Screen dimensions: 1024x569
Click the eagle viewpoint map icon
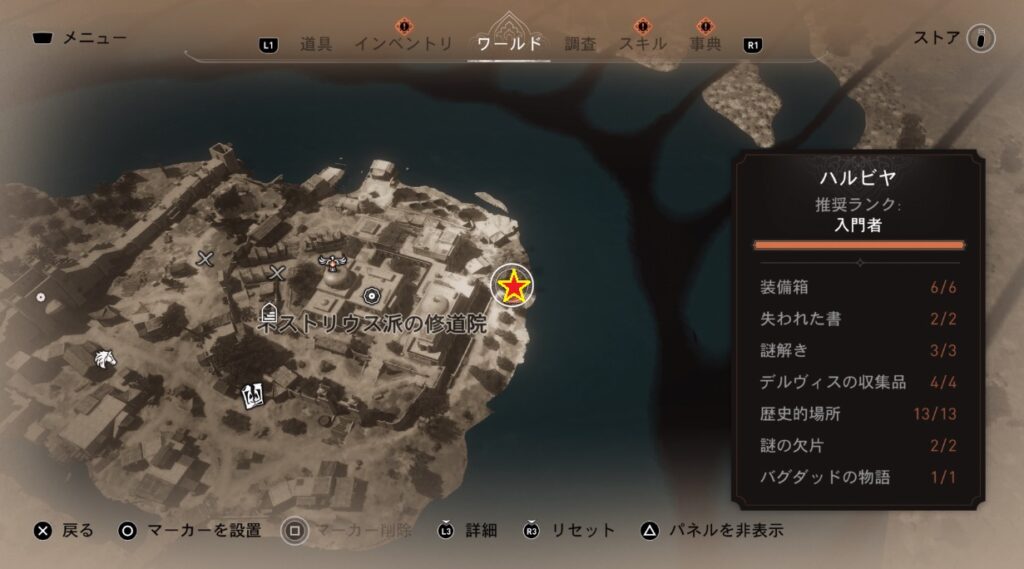point(331,262)
